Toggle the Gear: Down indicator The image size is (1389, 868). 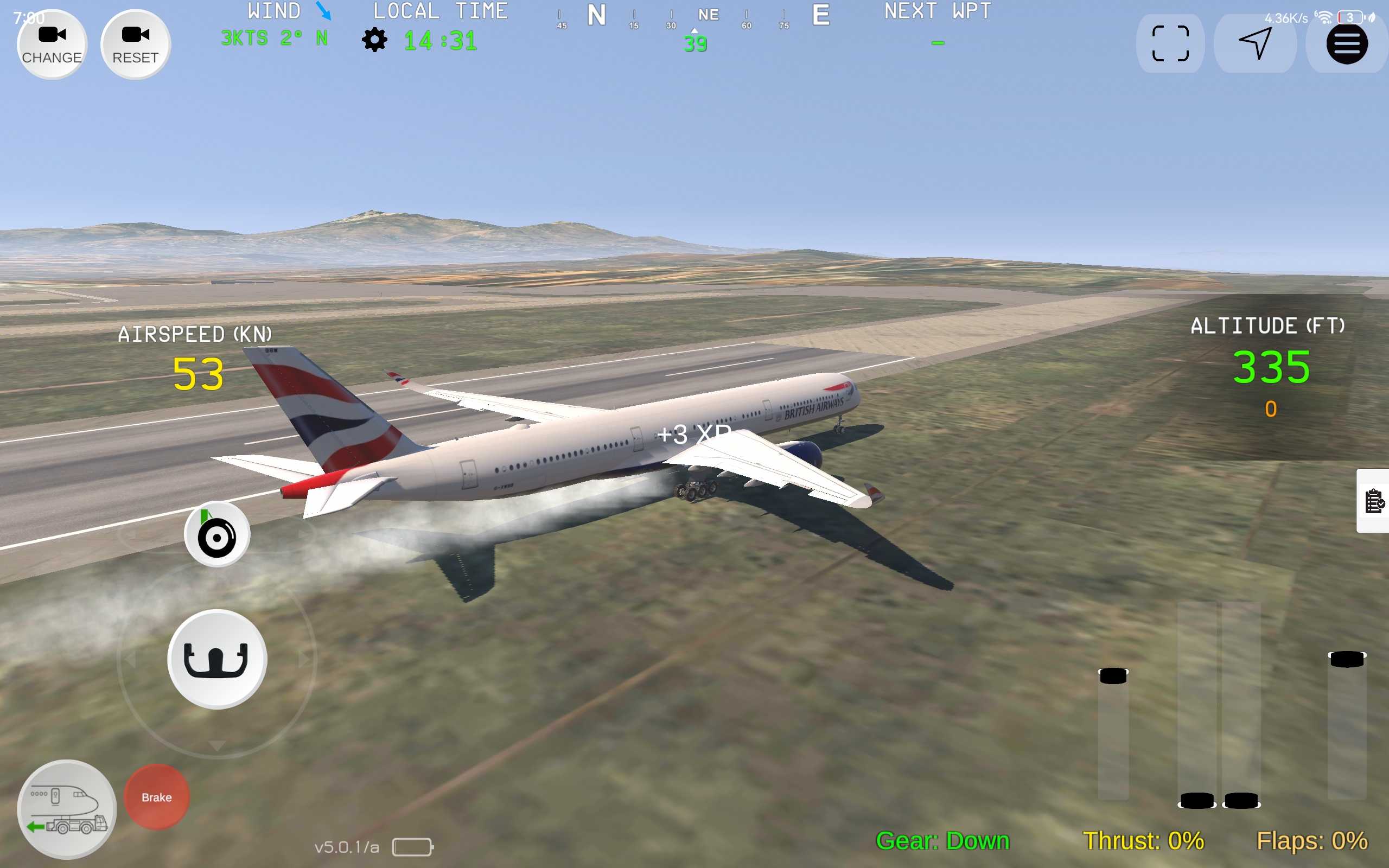pos(942,841)
